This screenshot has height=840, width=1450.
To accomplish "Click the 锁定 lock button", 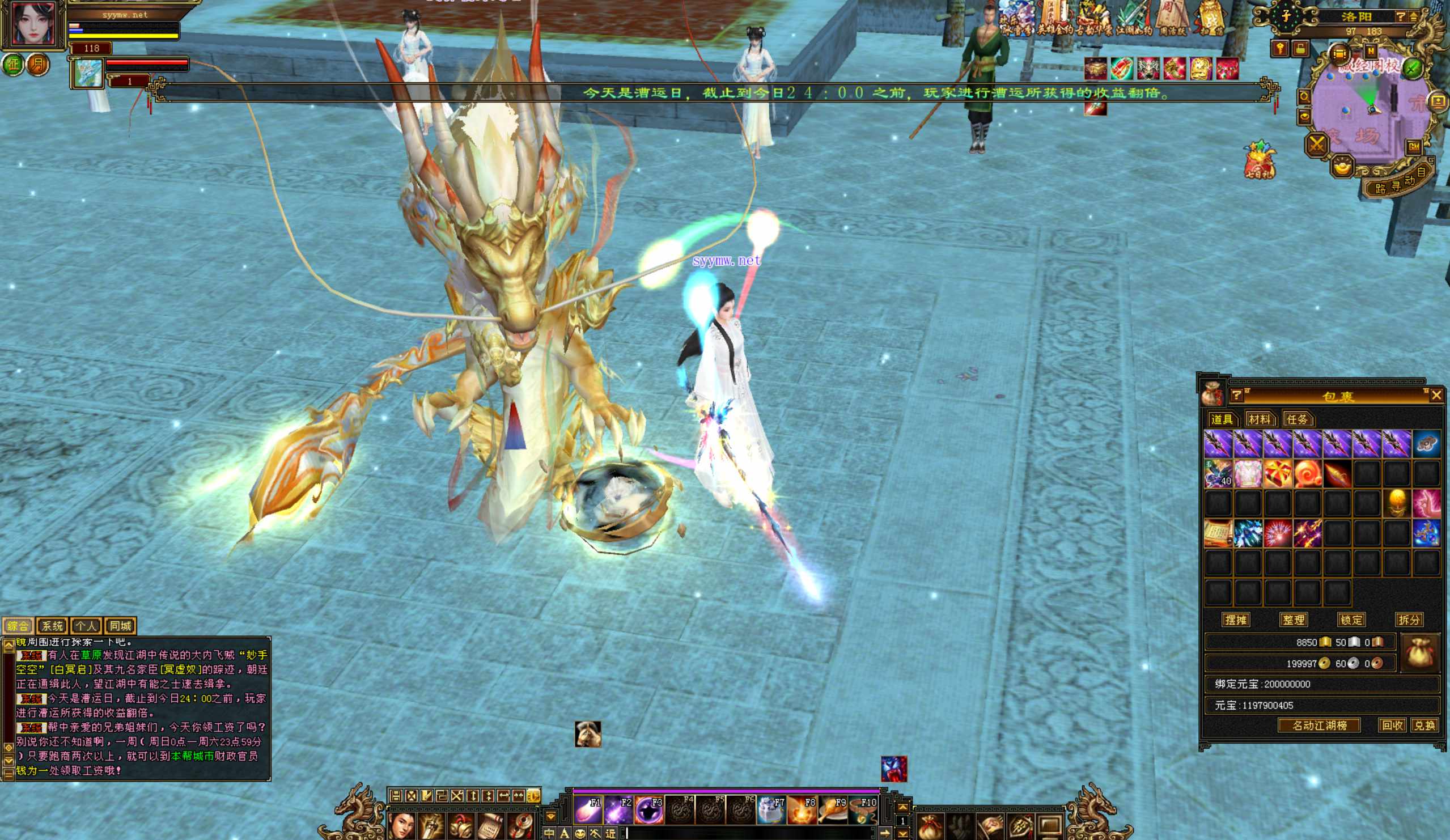I will coord(1351,620).
